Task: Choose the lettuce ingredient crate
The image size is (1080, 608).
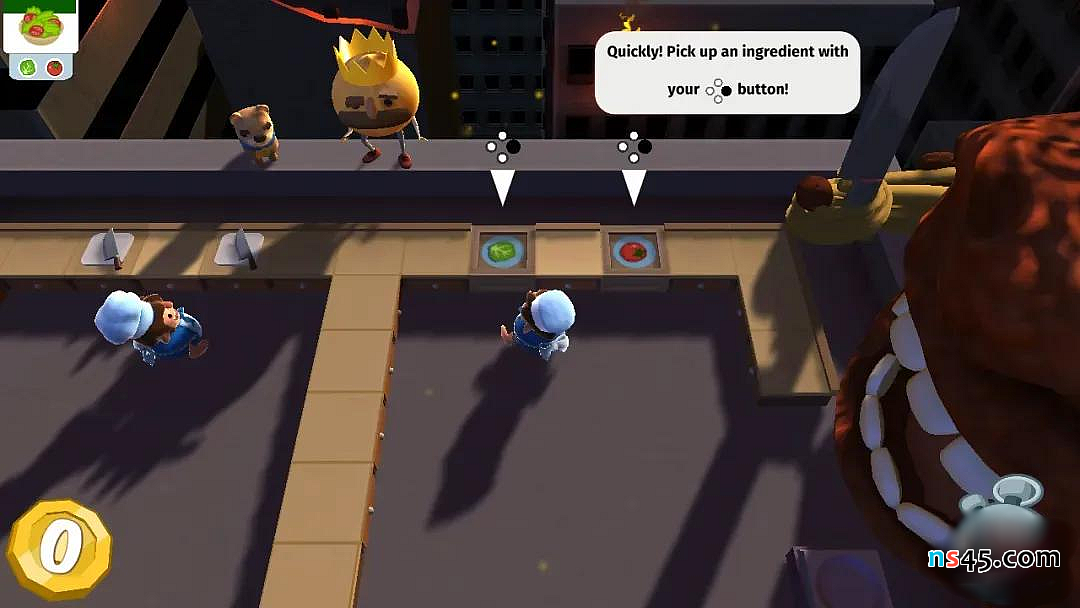Action: 502,251
